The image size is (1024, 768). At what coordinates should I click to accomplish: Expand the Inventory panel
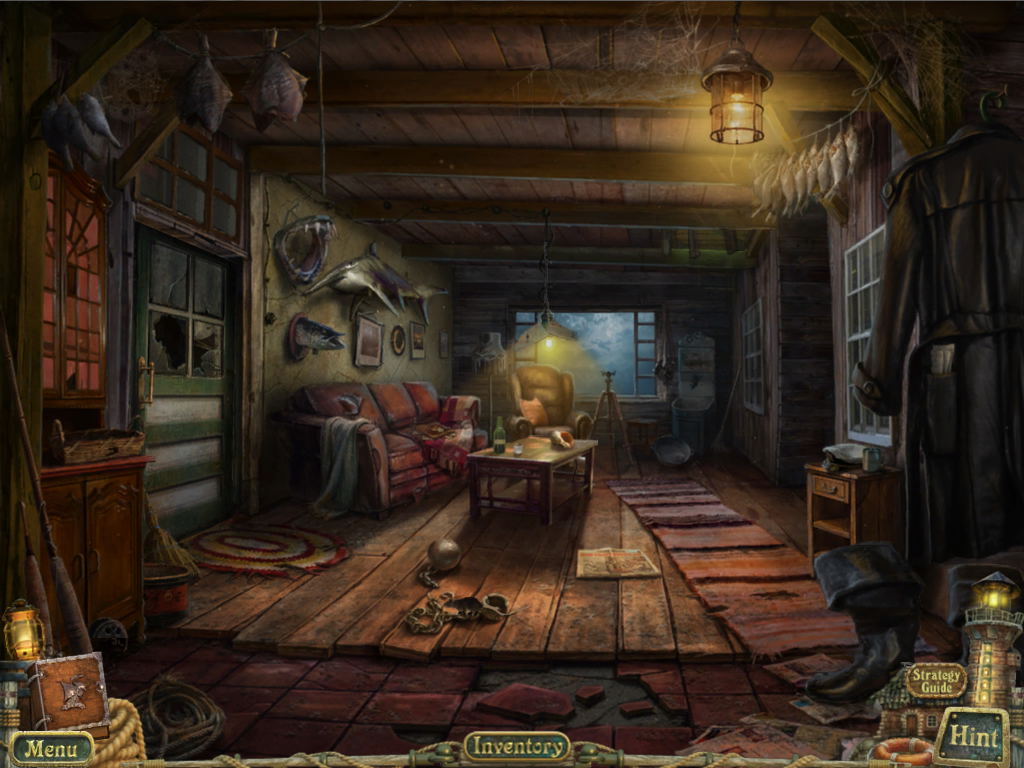coord(517,746)
